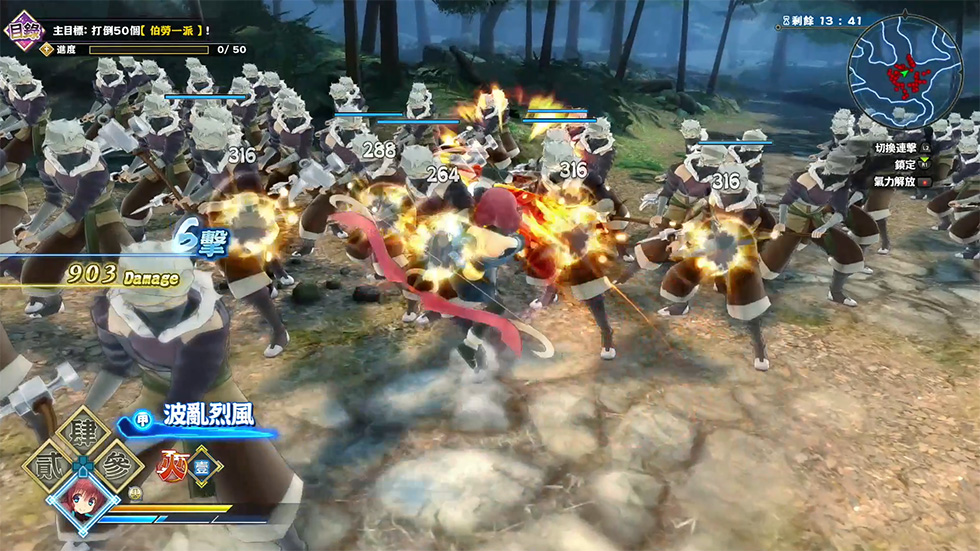The image size is (980, 551).
Task: Open the circular minimap
Action: (905, 71)
